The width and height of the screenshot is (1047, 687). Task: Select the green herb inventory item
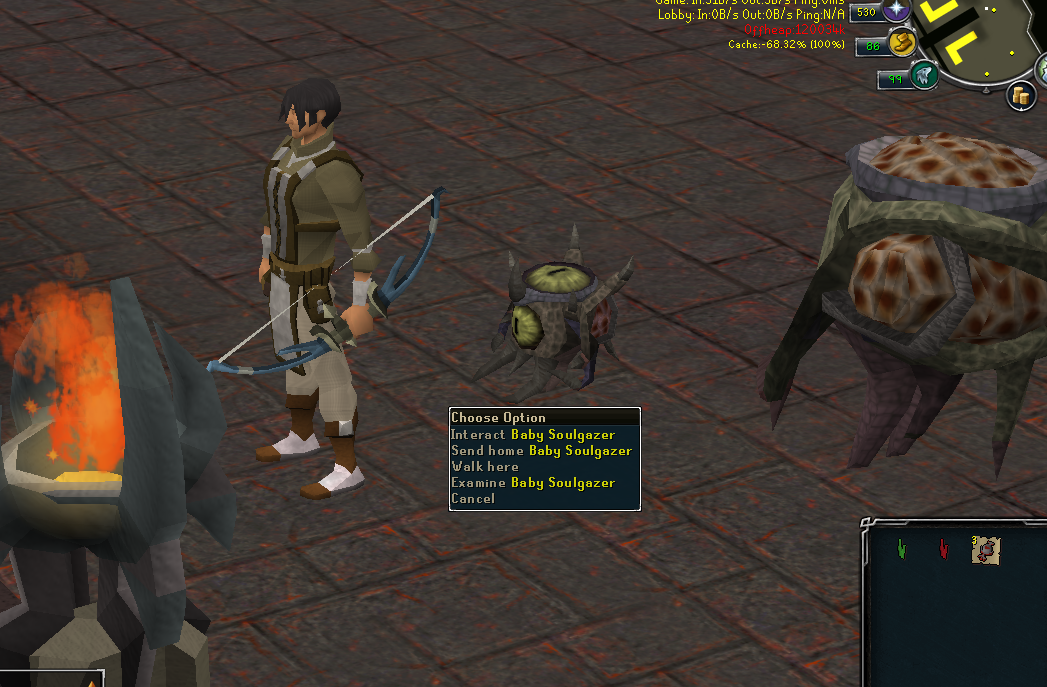[x=902, y=549]
